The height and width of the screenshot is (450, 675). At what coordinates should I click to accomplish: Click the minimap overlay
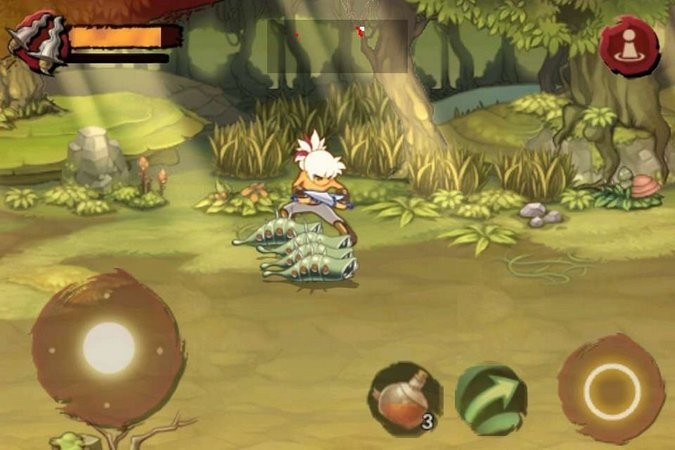pos(336,46)
